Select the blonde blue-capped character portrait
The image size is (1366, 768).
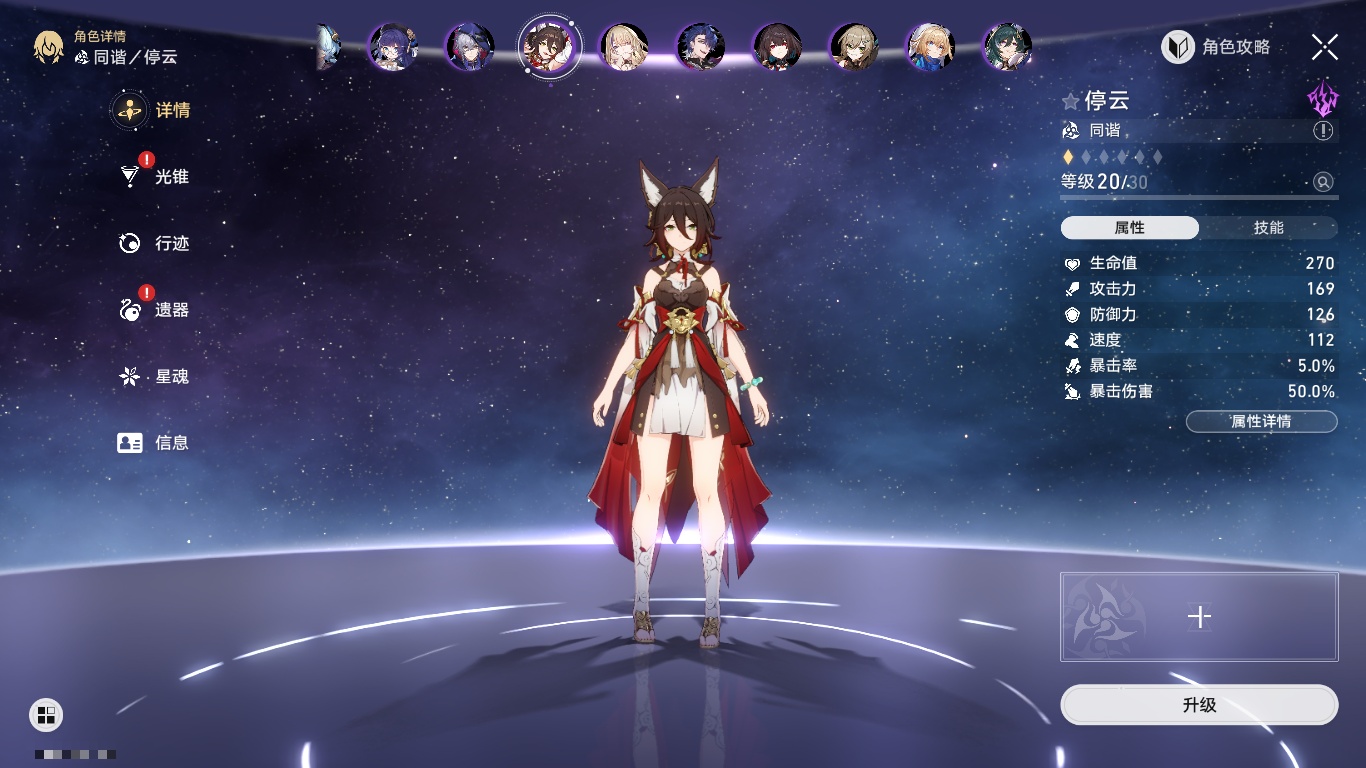(x=930, y=47)
